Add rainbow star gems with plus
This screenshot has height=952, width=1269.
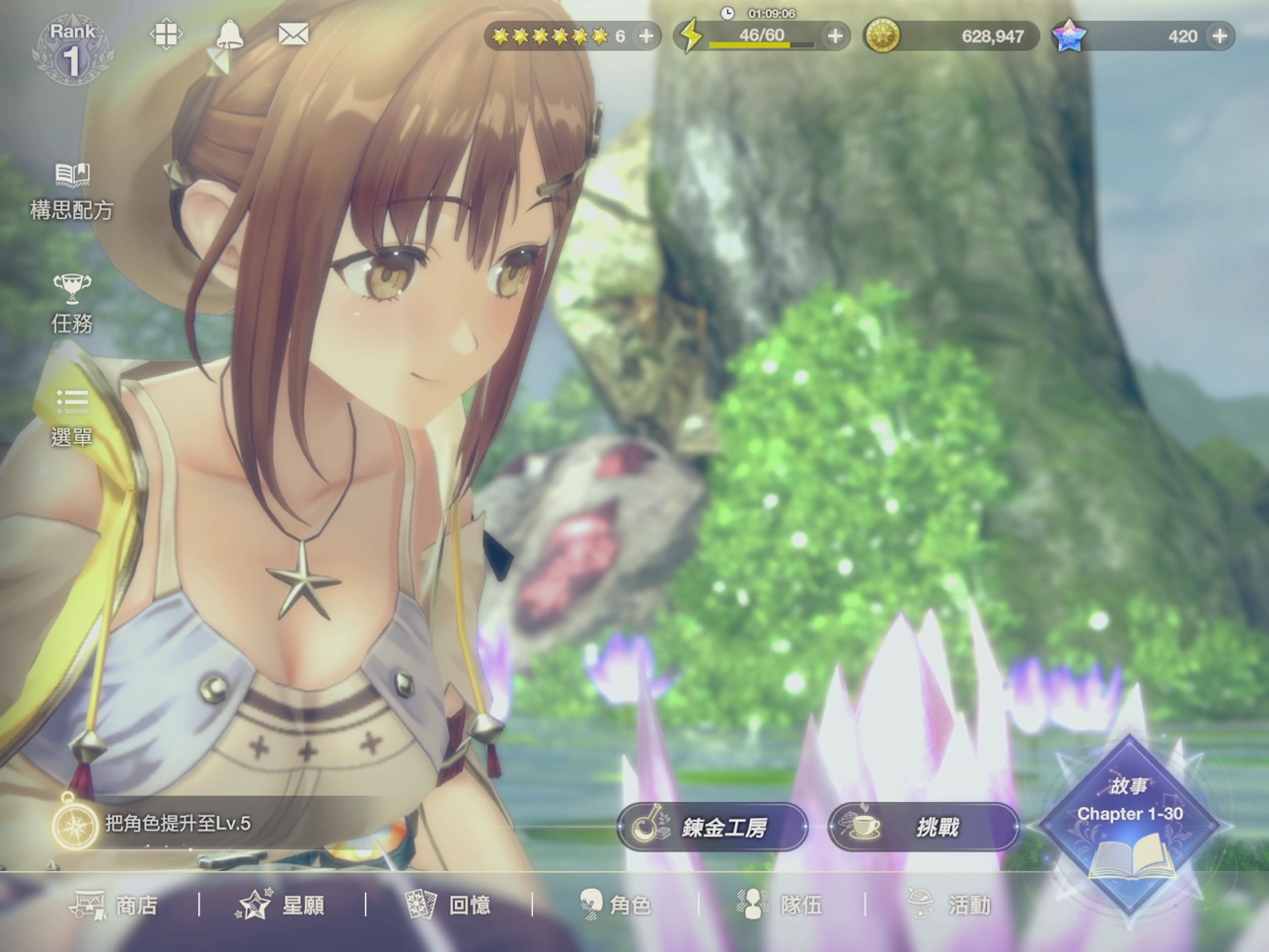[1221, 37]
